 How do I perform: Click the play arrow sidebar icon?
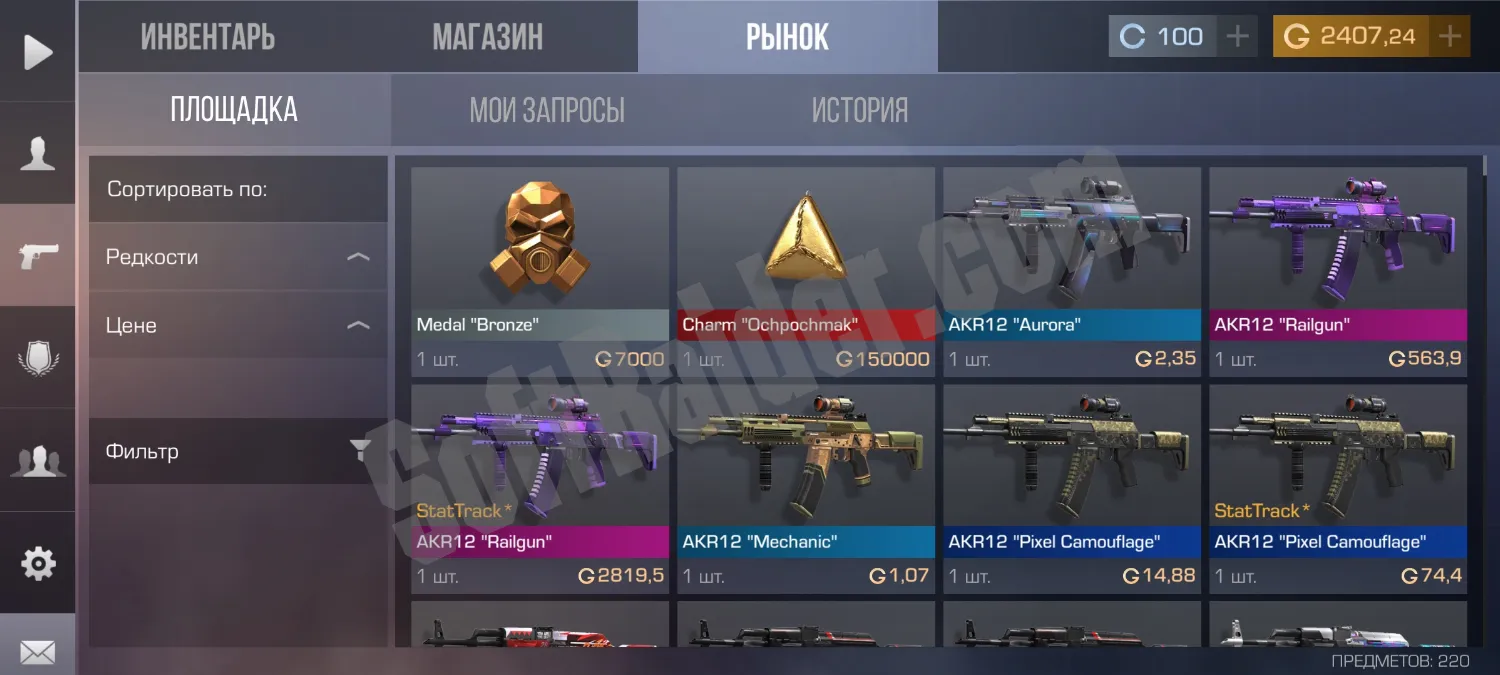tap(38, 52)
